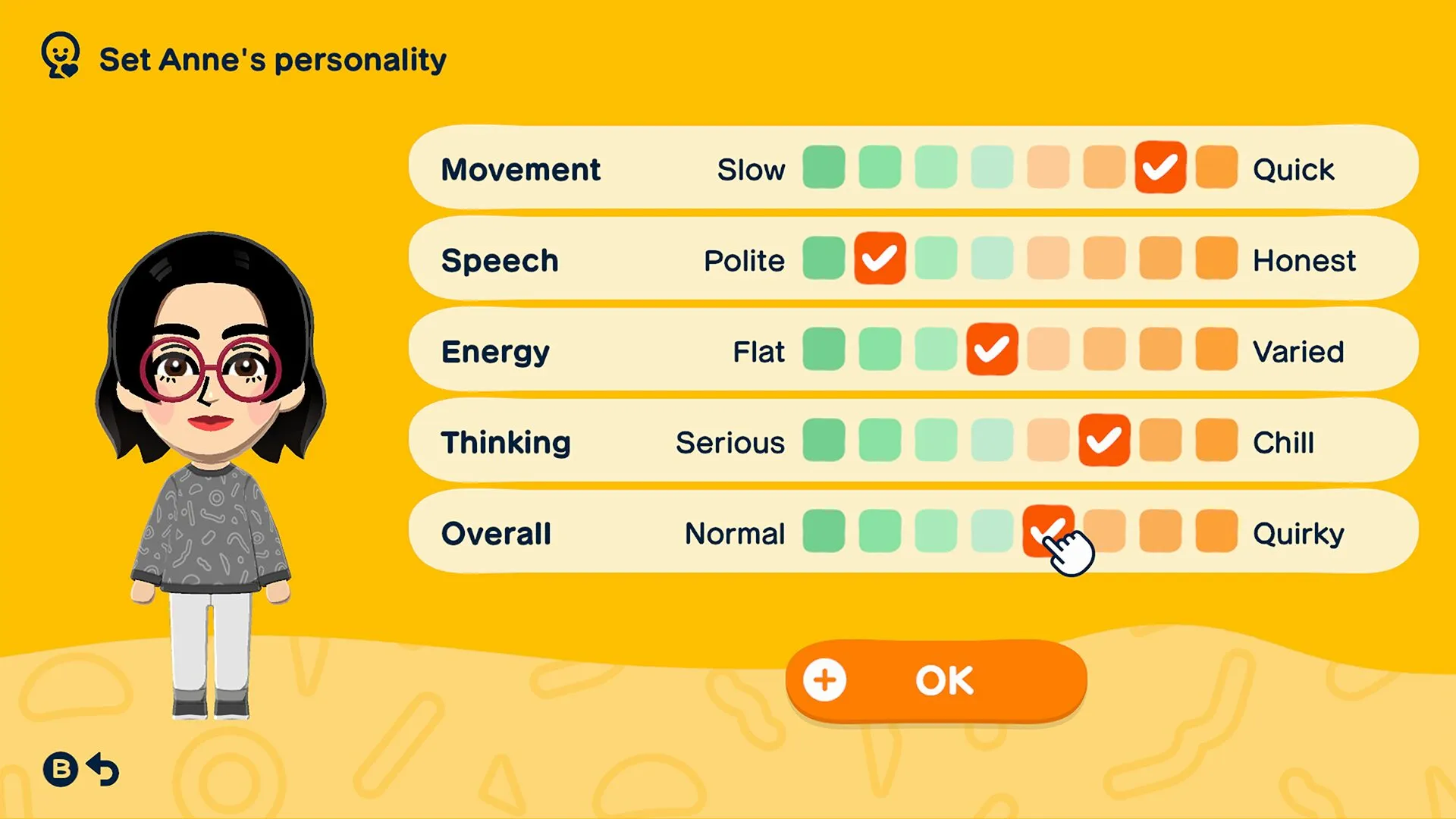Click the checked box in the Energy row
The image size is (1456, 819).
pos(992,350)
